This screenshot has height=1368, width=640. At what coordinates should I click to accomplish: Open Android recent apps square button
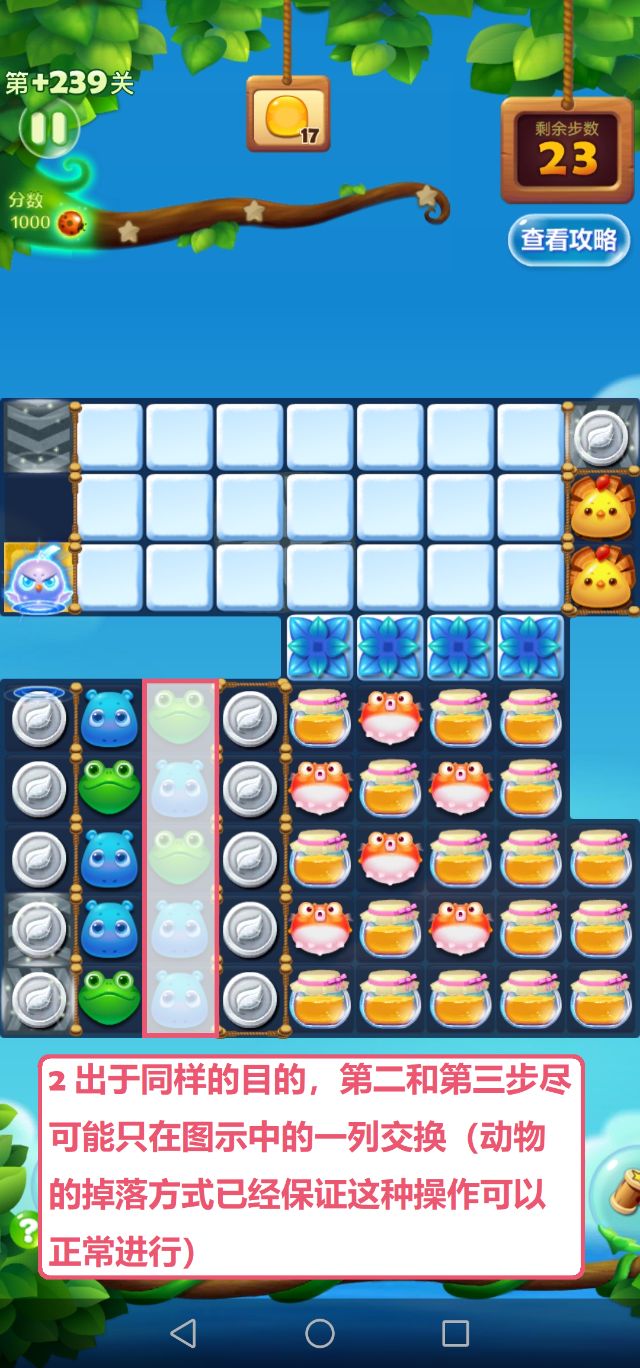[x=455, y=1332]
